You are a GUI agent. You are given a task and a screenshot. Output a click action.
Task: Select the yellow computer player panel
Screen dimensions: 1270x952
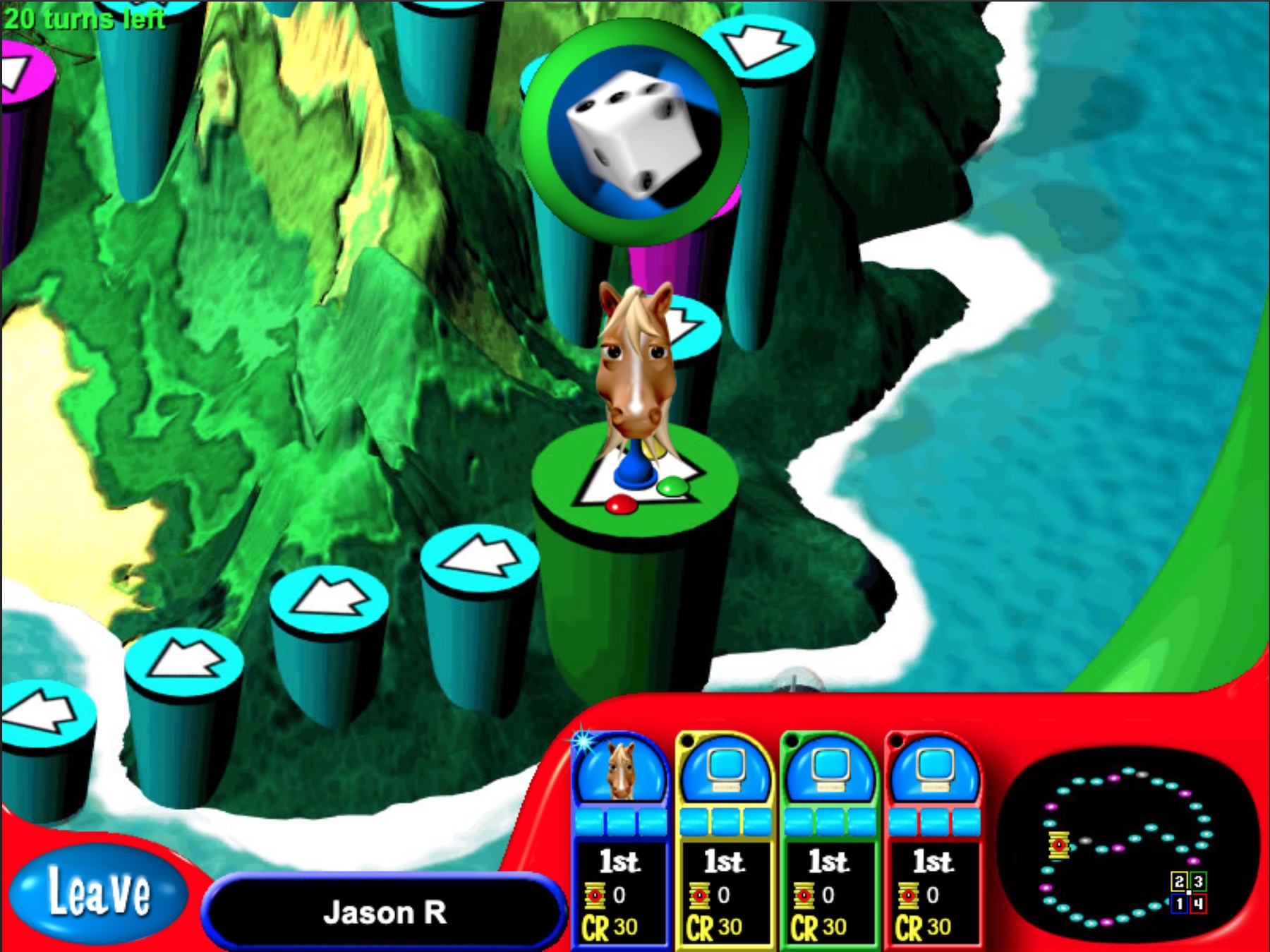tap(725, 840)
